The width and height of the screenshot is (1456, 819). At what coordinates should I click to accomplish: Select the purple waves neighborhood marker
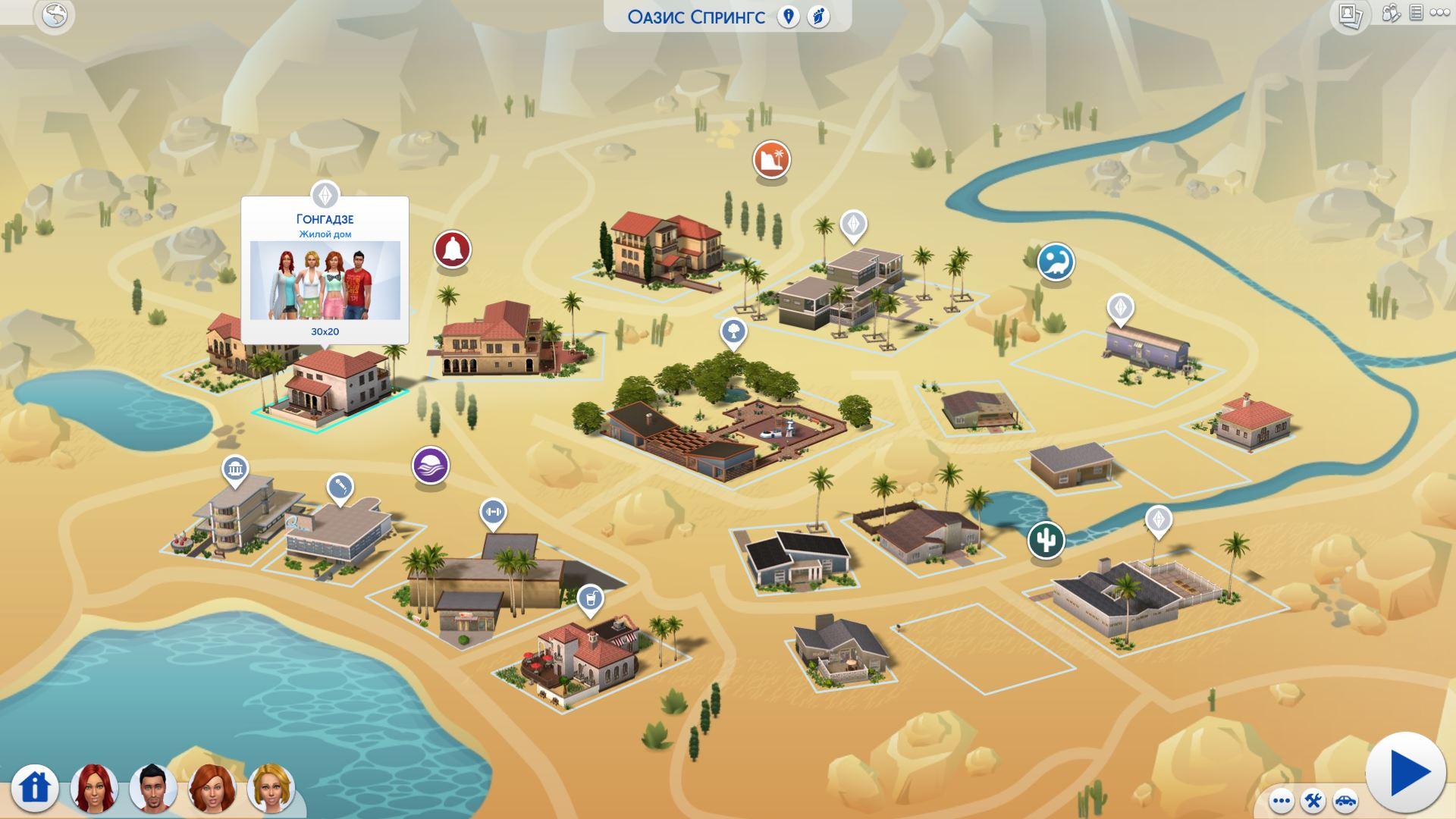click(431, 465)
